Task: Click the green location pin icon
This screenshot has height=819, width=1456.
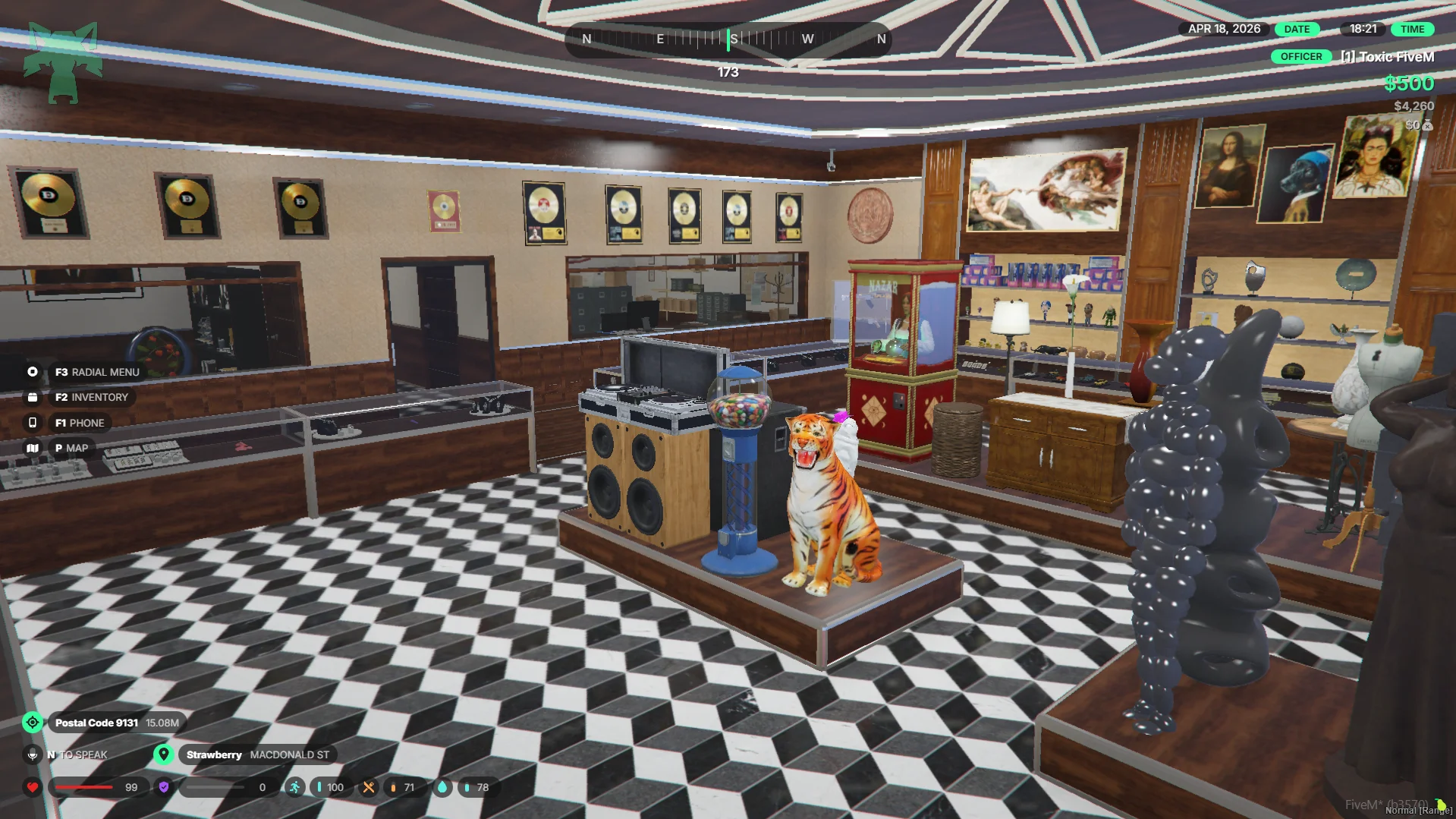Action: (163, 754)
